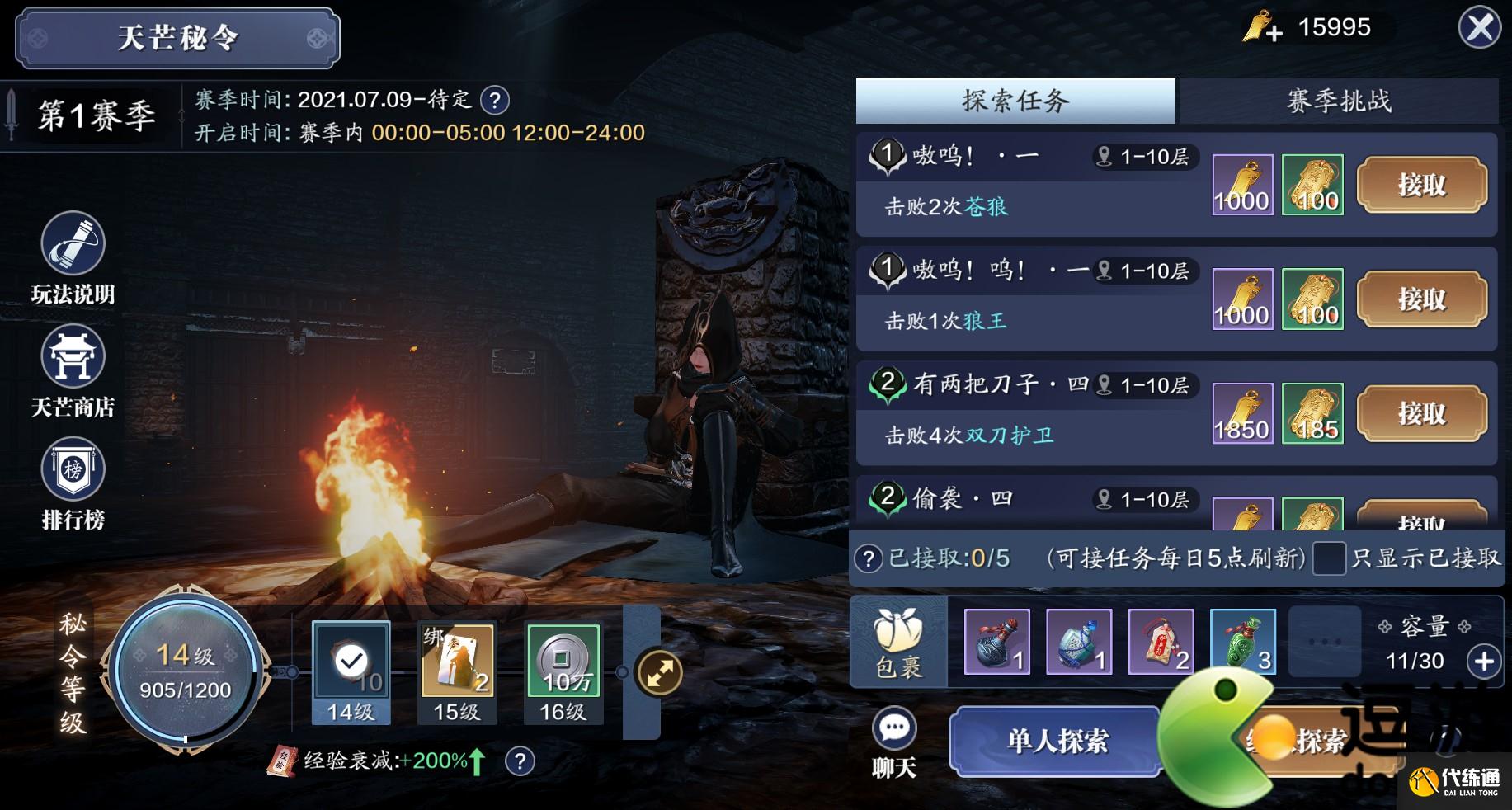
Task: Increase bag 容量 with plus button
Action: point(1483,661)
